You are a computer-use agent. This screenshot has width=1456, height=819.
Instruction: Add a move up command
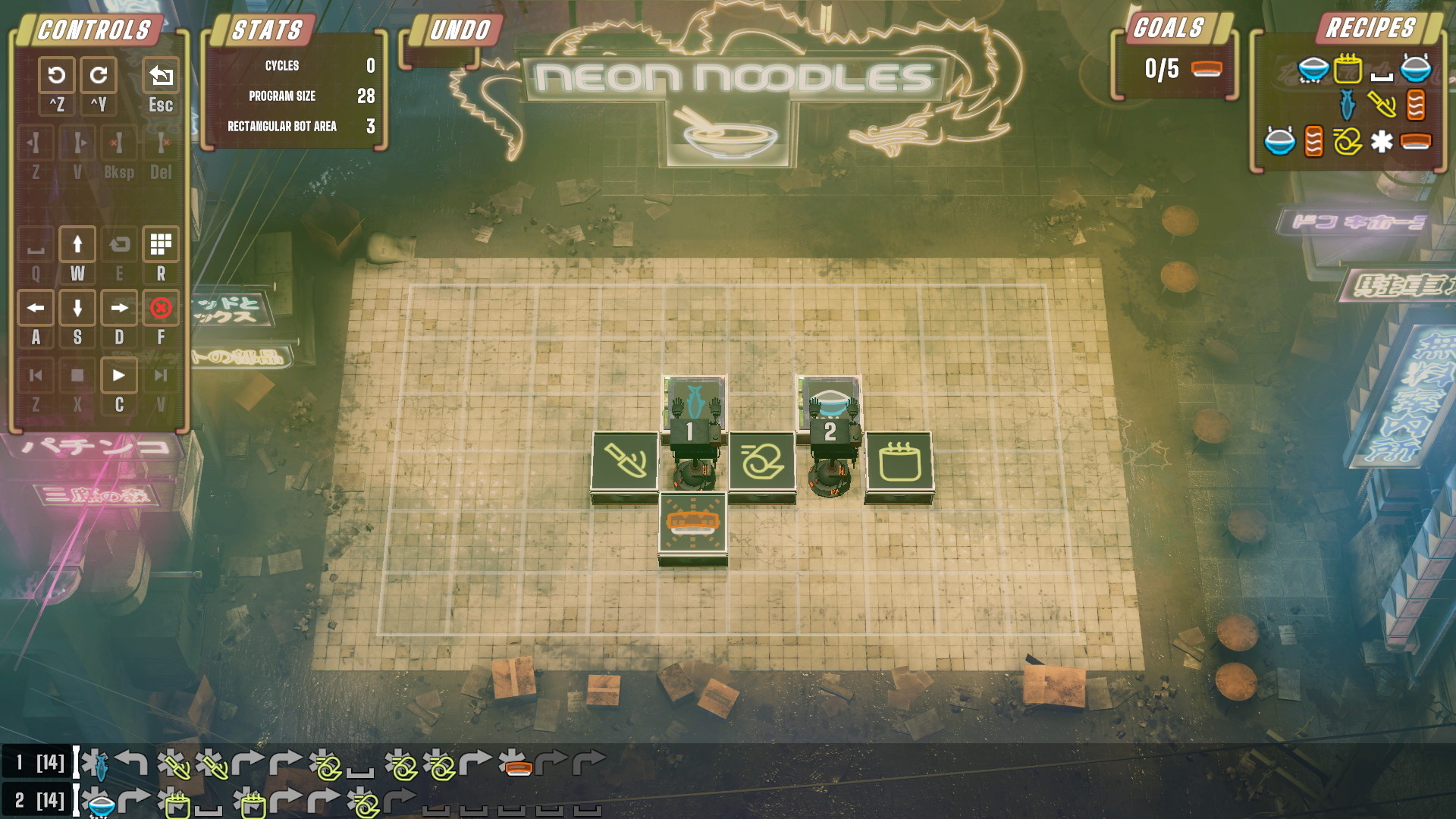[x=77, y=244]
